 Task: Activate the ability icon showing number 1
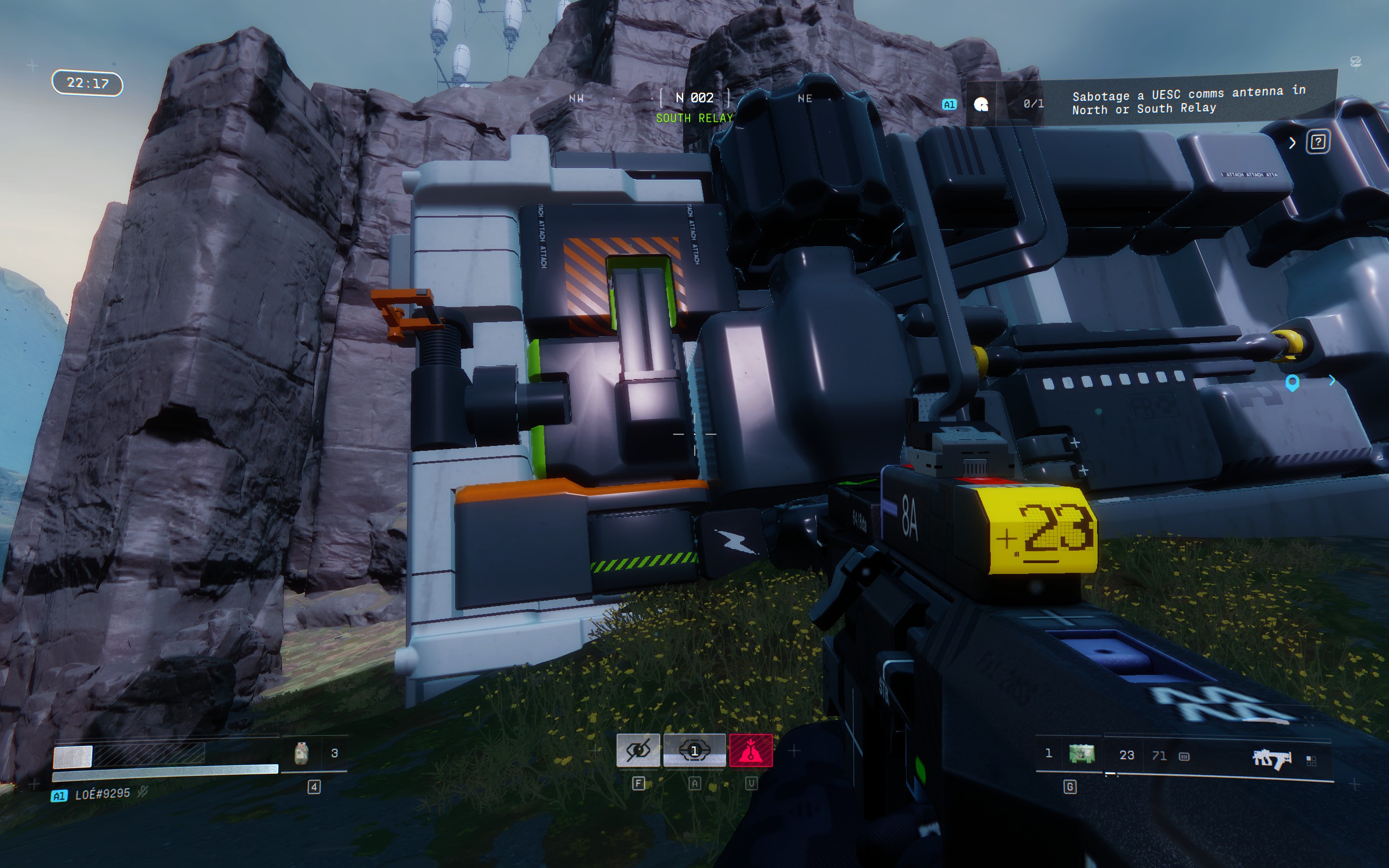tap(694, 750)
